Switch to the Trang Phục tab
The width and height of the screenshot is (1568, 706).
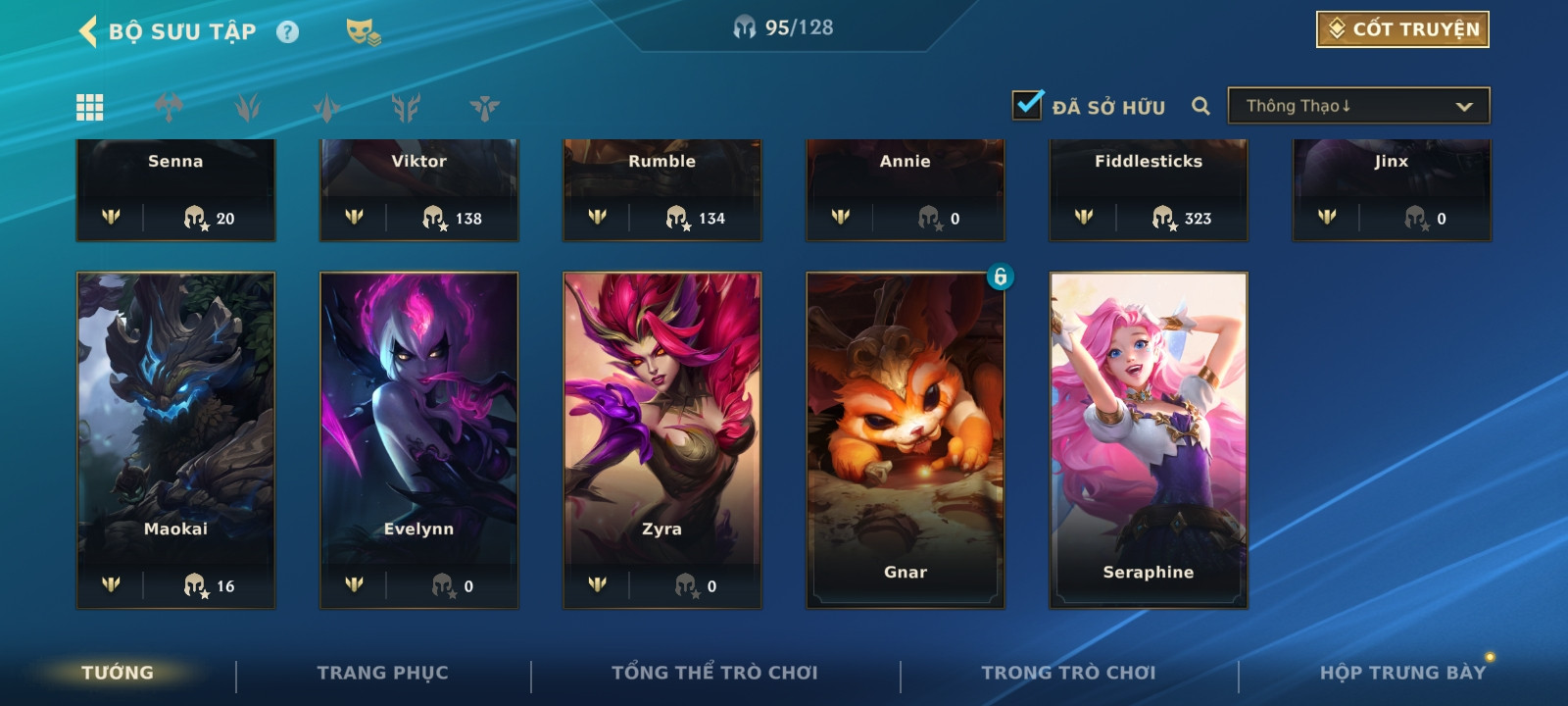pyautogui.click(x=382, y=673)
